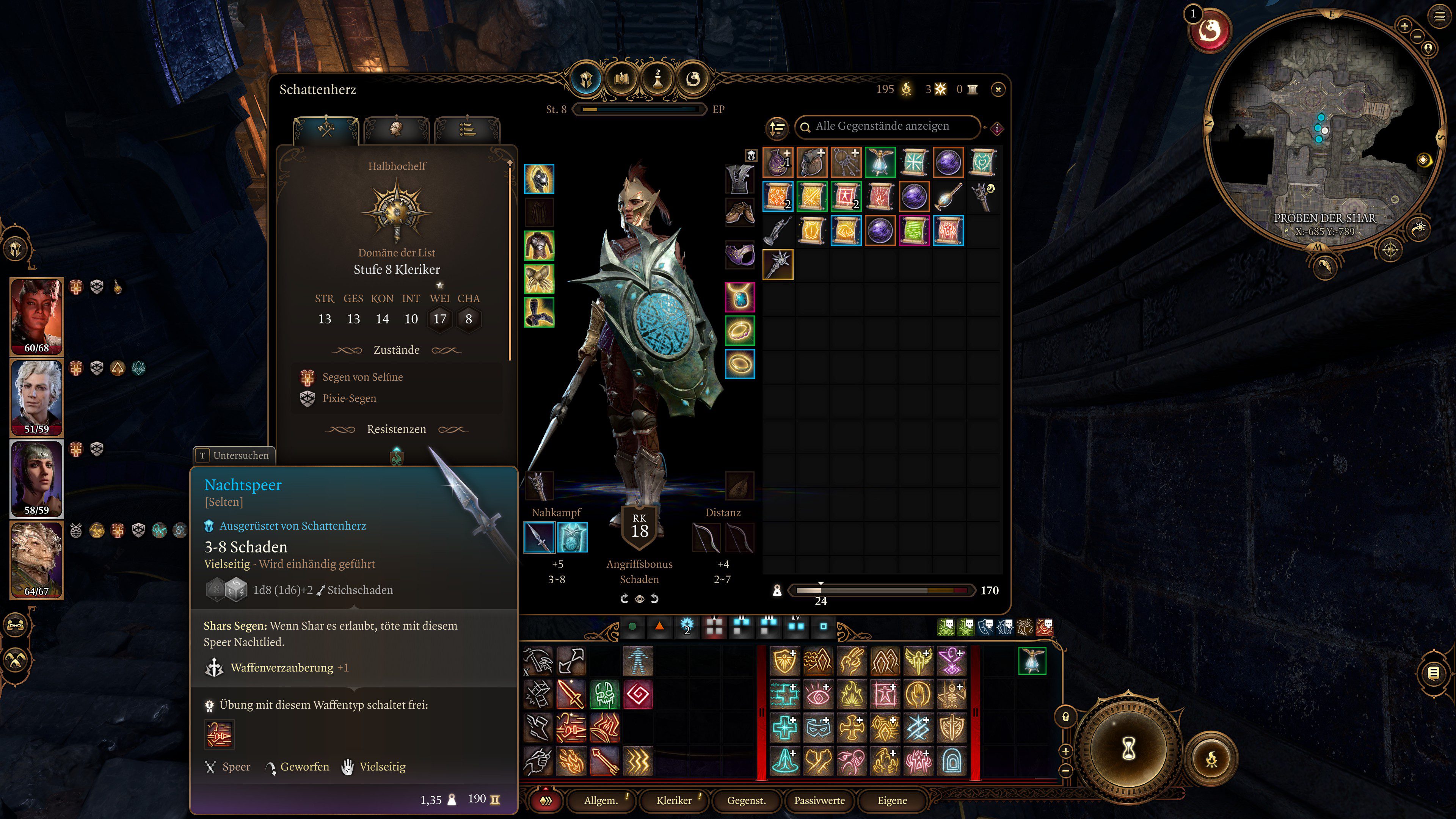Zoom in the minimap with plus button
The height and width of the screenshot is (819, 1456).
[1404, 25]
